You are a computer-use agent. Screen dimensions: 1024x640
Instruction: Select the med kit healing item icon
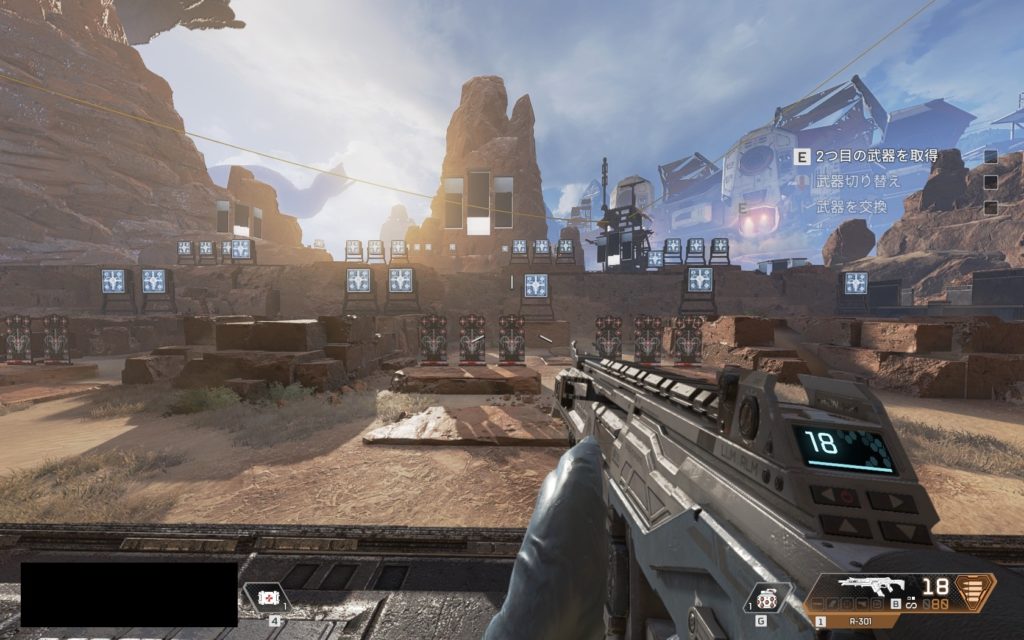click(x=266, y=597)
